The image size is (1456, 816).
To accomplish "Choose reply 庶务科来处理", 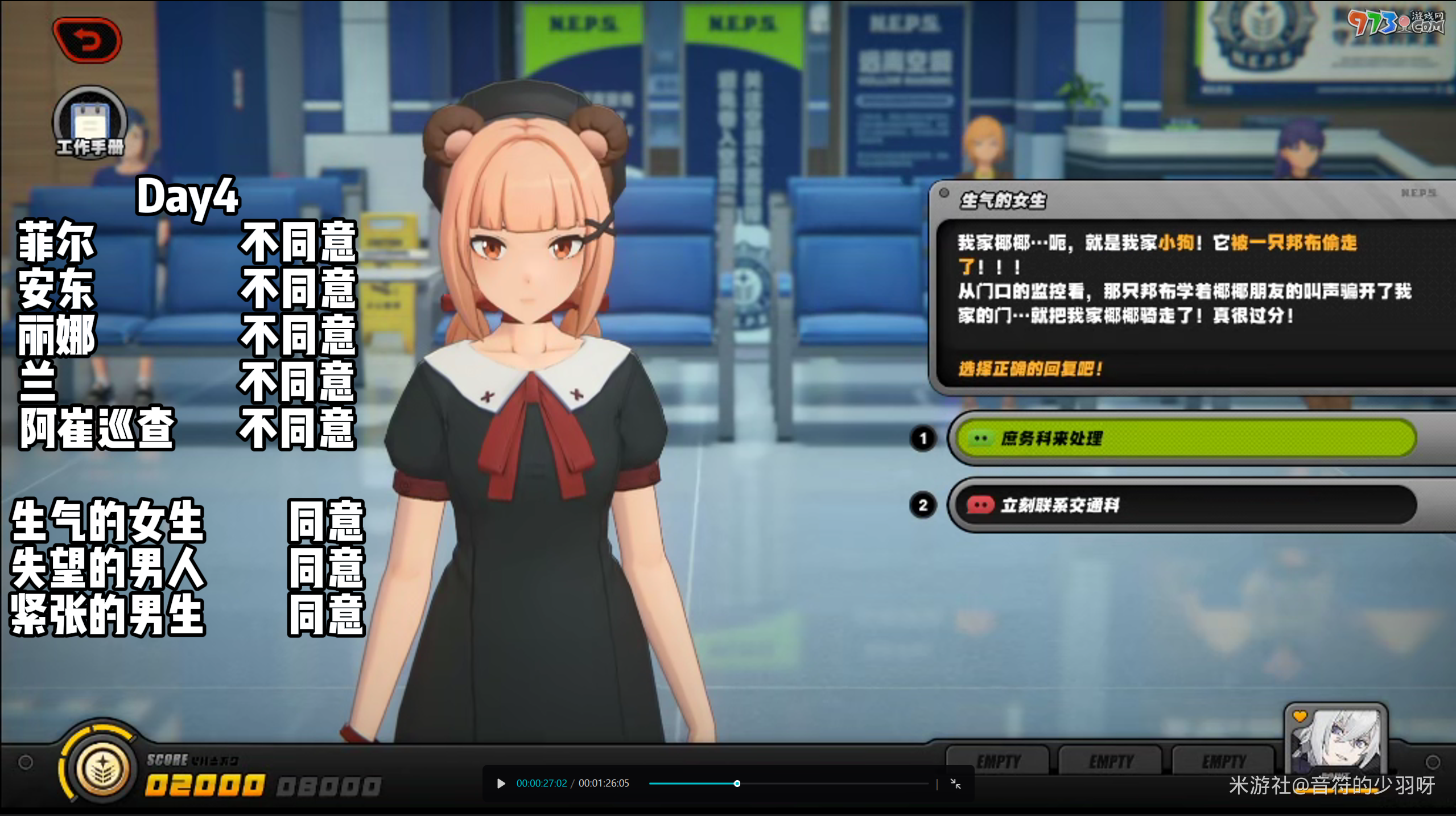I will (1186, 438).
